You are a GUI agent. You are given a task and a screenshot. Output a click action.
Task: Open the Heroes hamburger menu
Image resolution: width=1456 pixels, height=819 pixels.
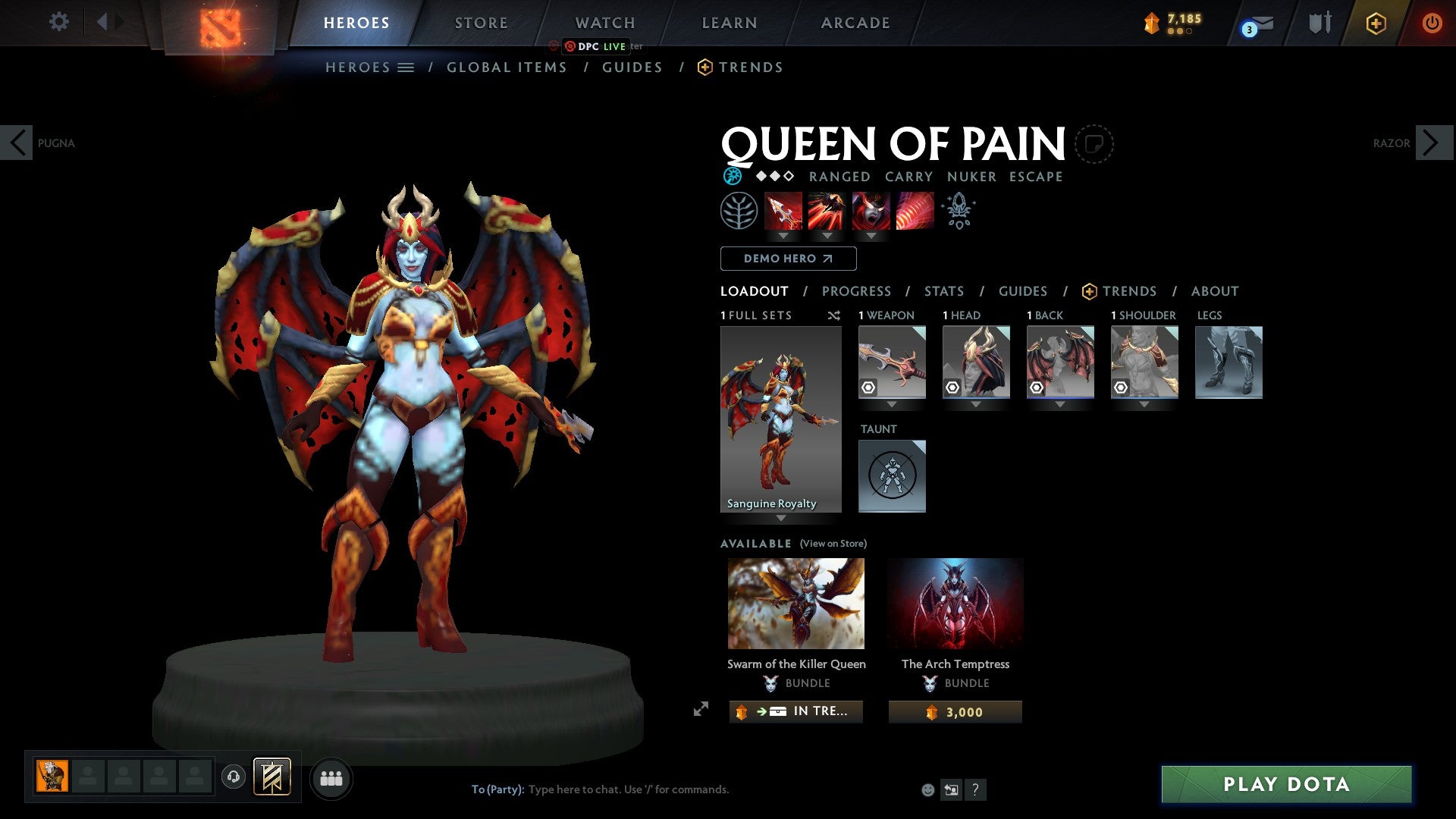(406, 67)
